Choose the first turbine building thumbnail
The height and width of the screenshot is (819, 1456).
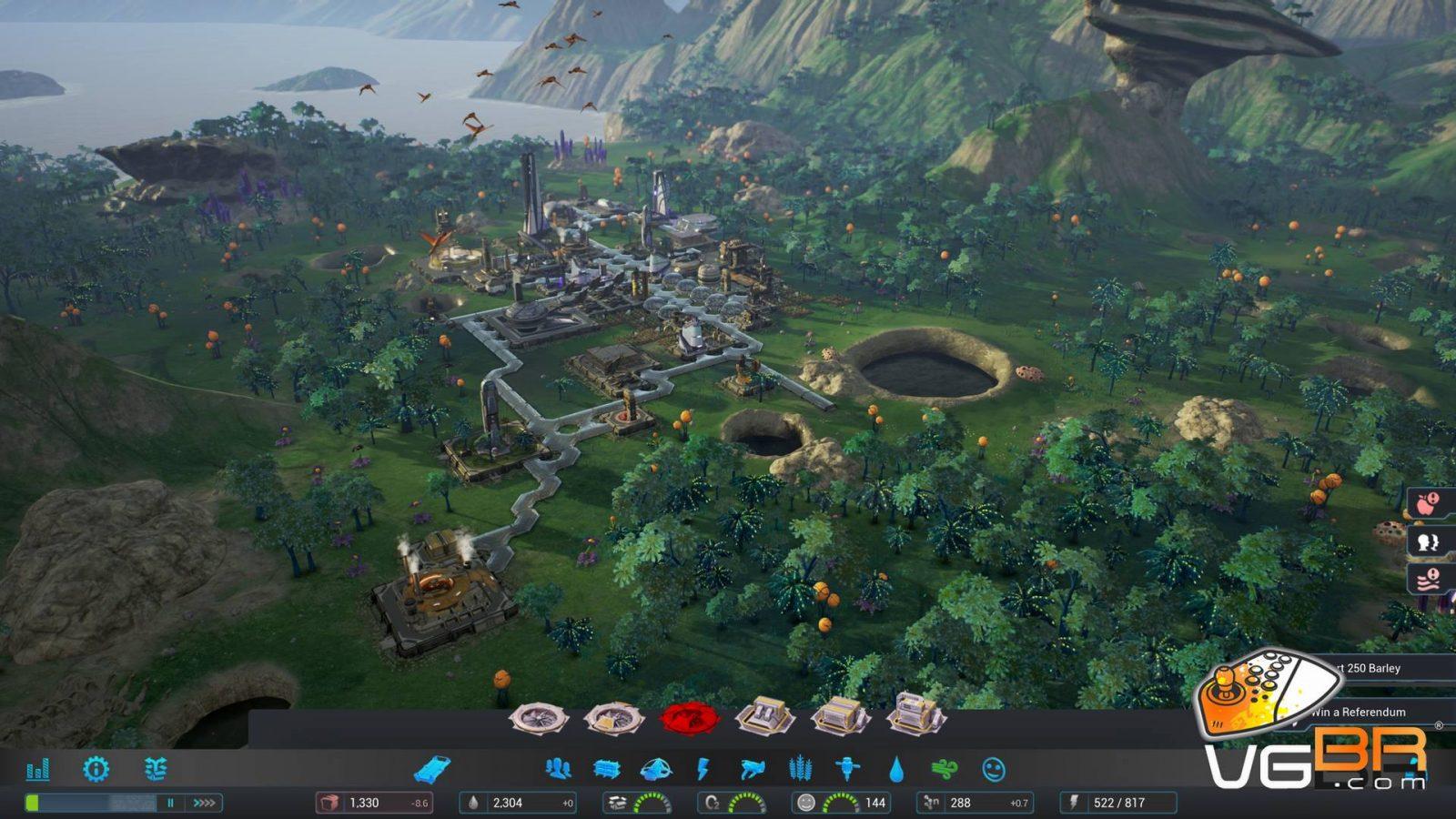tap(539, 719)
